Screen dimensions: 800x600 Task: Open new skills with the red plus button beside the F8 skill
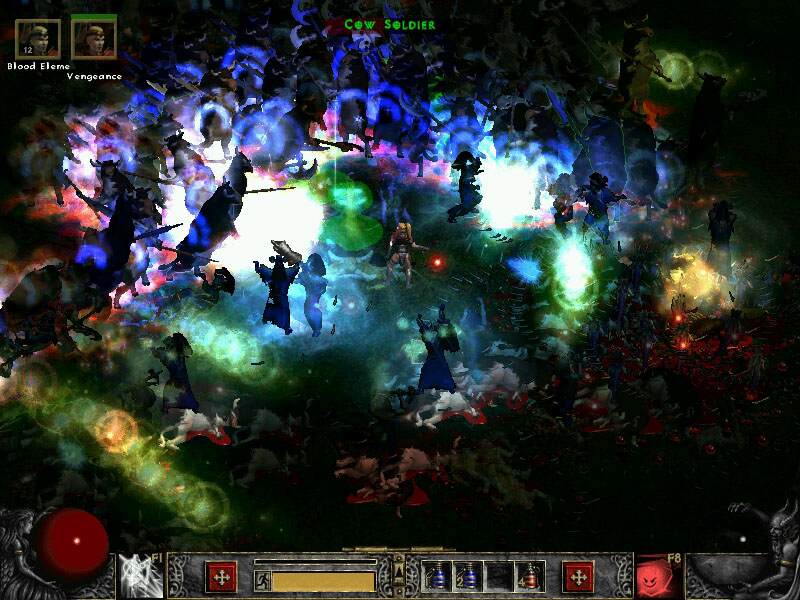pyautogui.click(x=578, y=577)
